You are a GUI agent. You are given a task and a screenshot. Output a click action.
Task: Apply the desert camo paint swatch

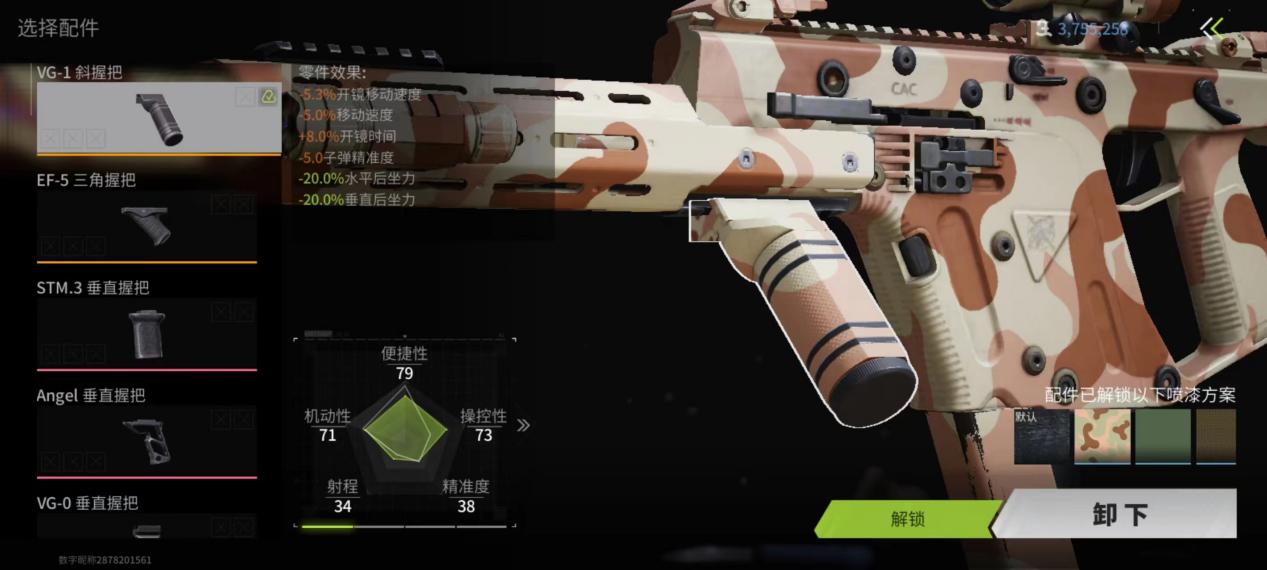click(1102, 437)
